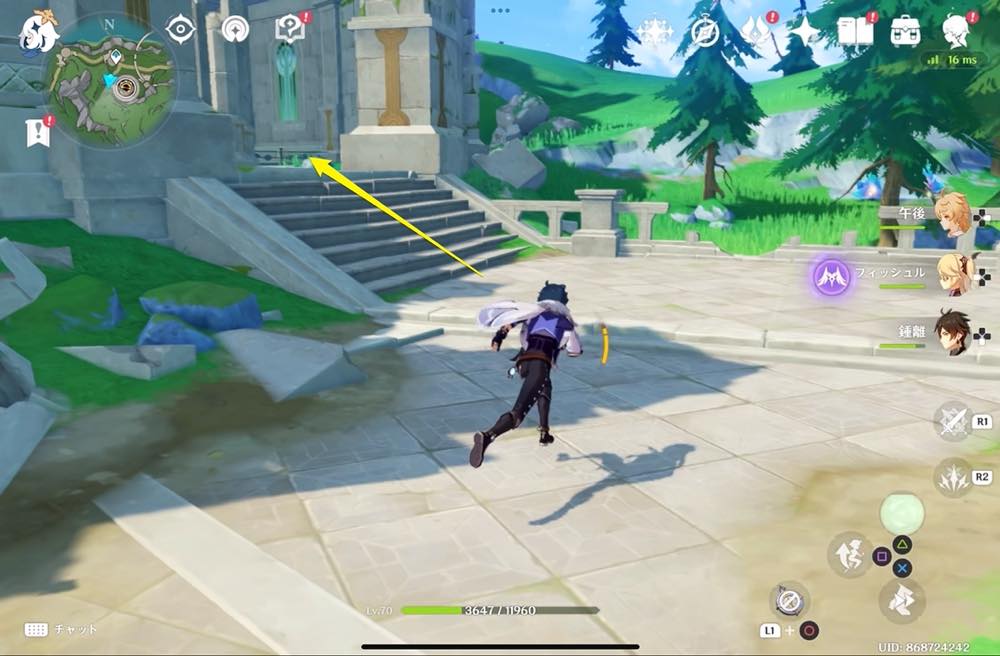Open the Adventurer Handbook book icon
Viewport: 1000px width, 656px height.
click(x=855, y=33)
